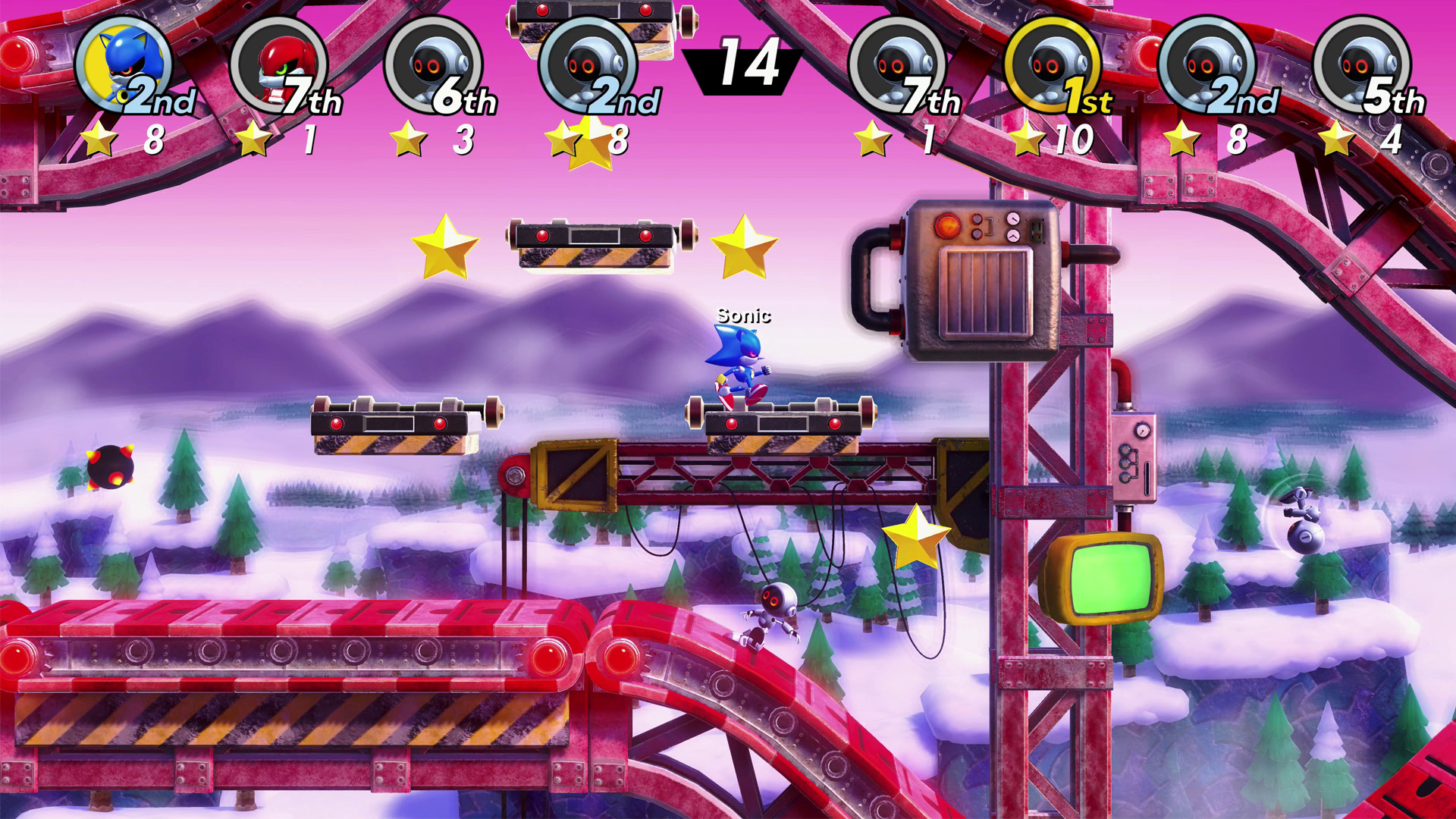Screen dimensions: 1456x819
Task: Choose the gold-ringed 1st place robot portrait
Action: point(1052,64)
